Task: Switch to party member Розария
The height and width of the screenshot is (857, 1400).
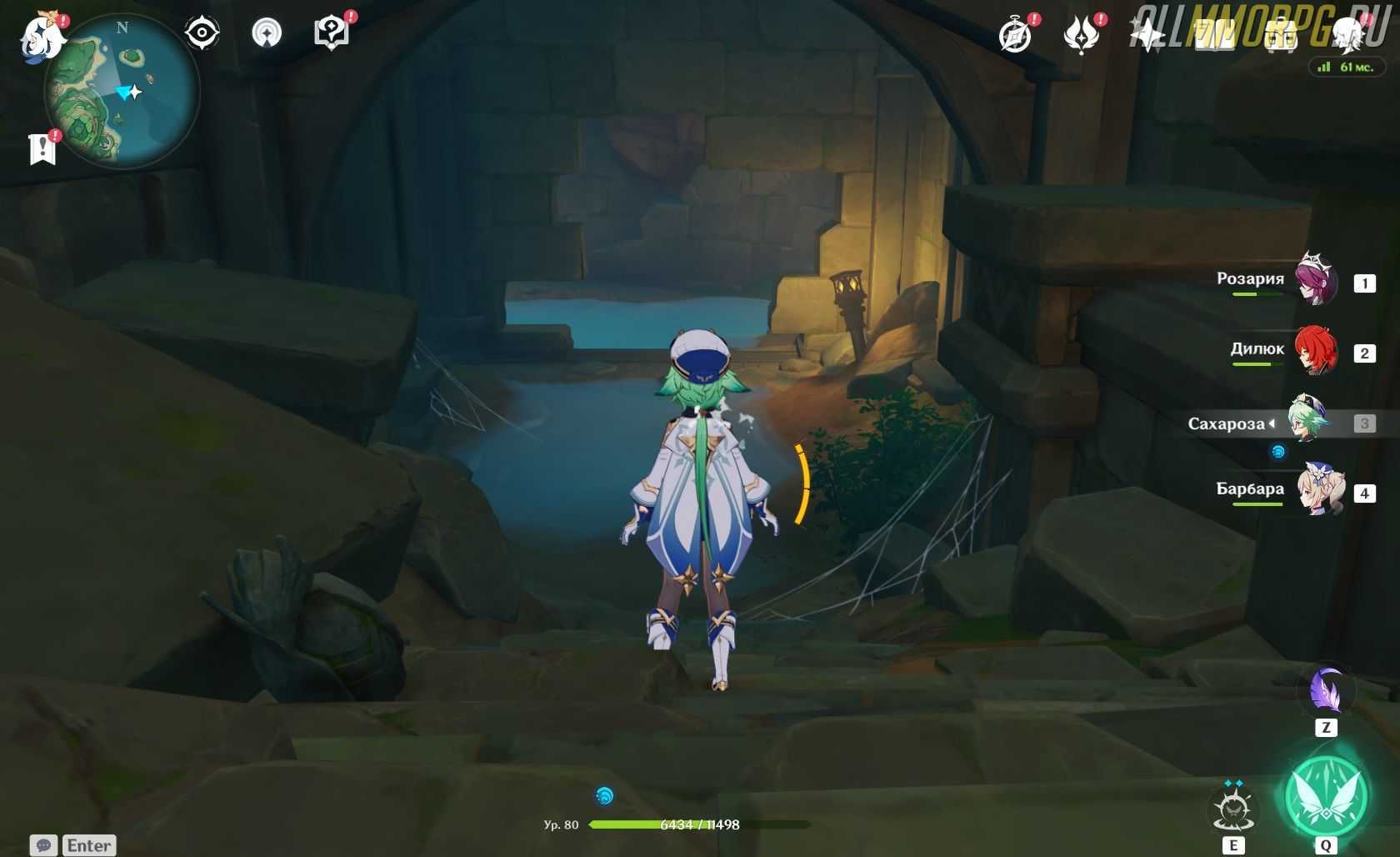Action: [x=1316, y=282]
